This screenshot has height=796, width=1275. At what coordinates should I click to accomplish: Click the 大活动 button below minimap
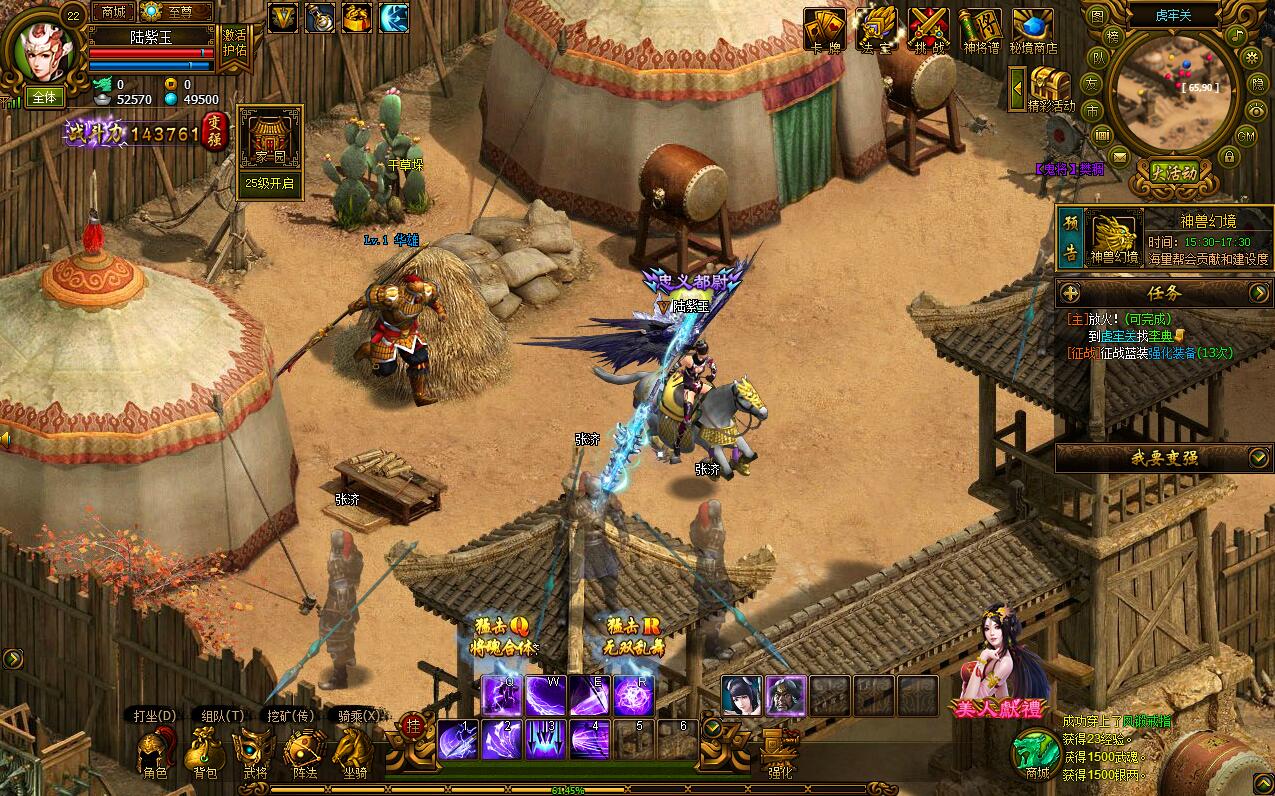click(1172, 172)
